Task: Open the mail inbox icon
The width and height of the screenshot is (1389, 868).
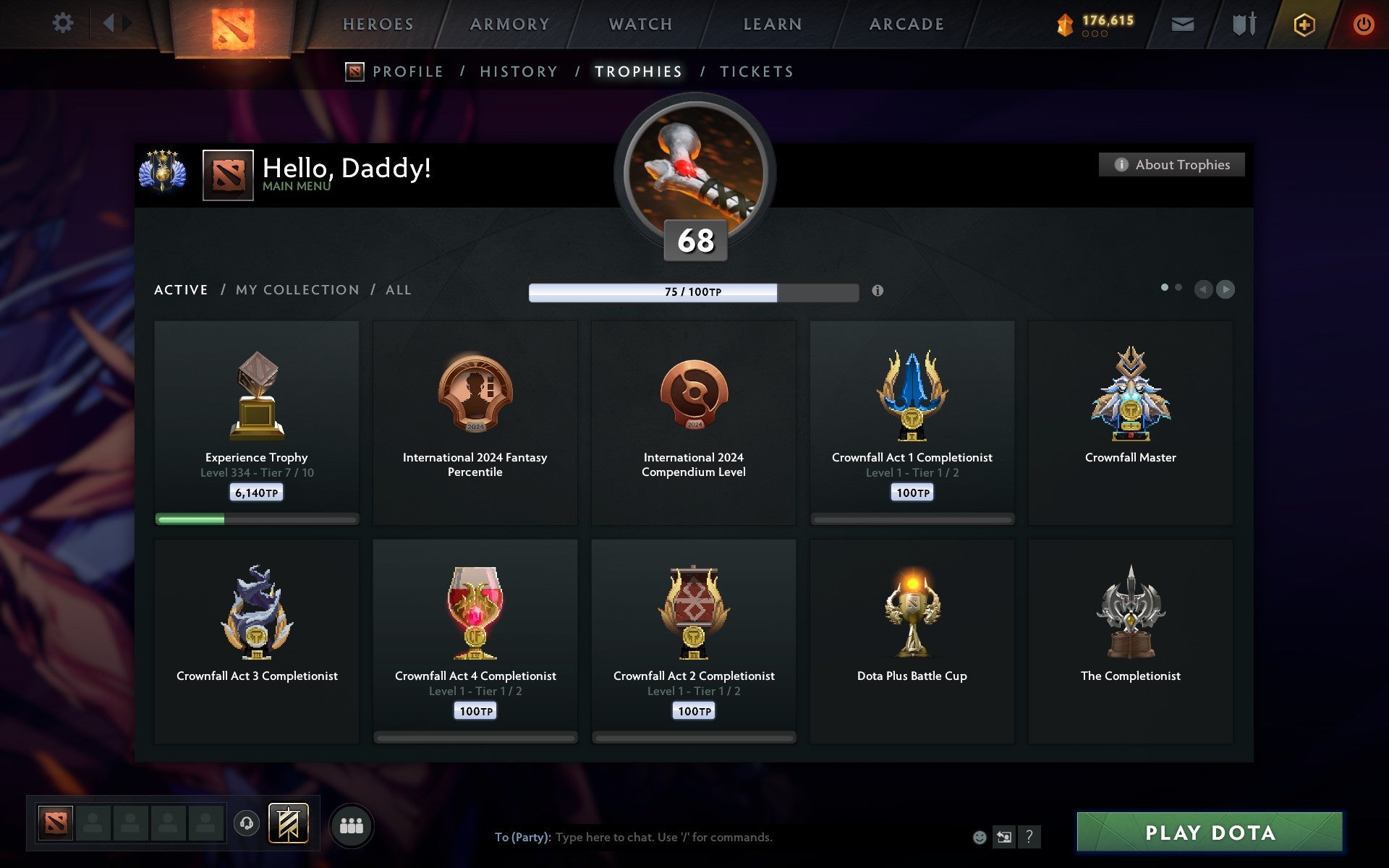Action: 1182,23
